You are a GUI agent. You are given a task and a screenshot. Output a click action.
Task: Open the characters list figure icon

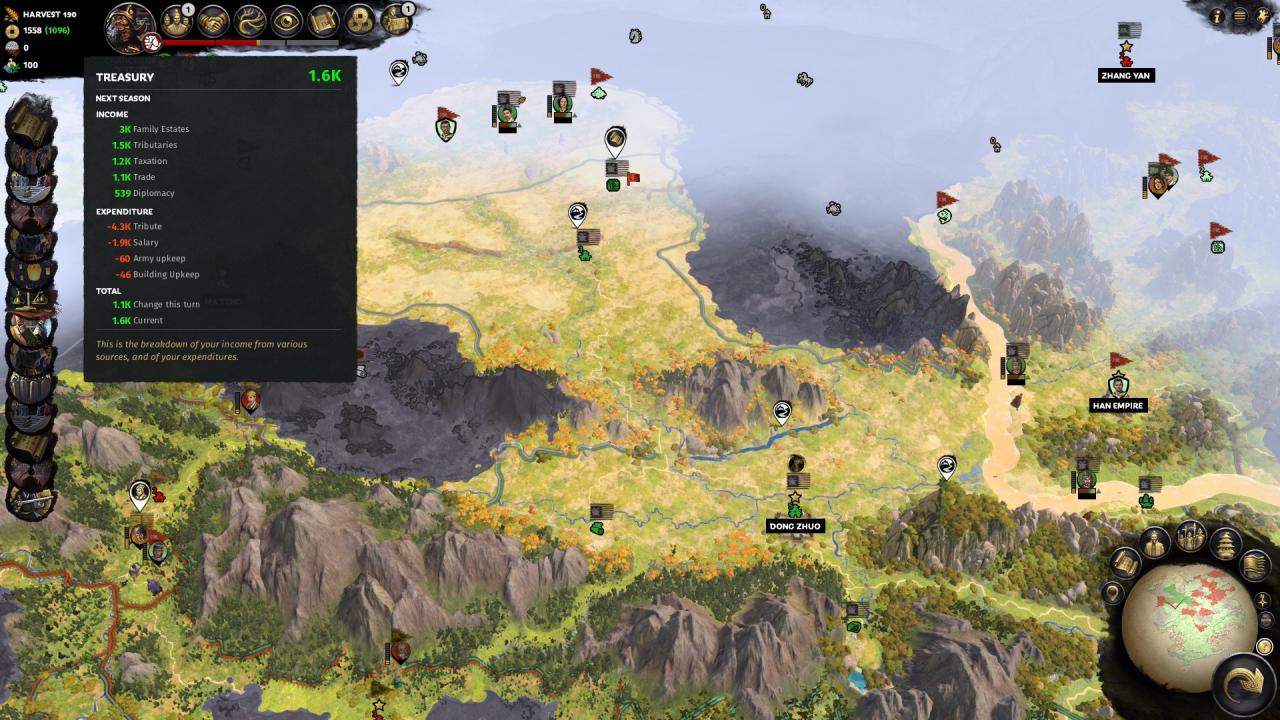click(x=1155, y=543)
